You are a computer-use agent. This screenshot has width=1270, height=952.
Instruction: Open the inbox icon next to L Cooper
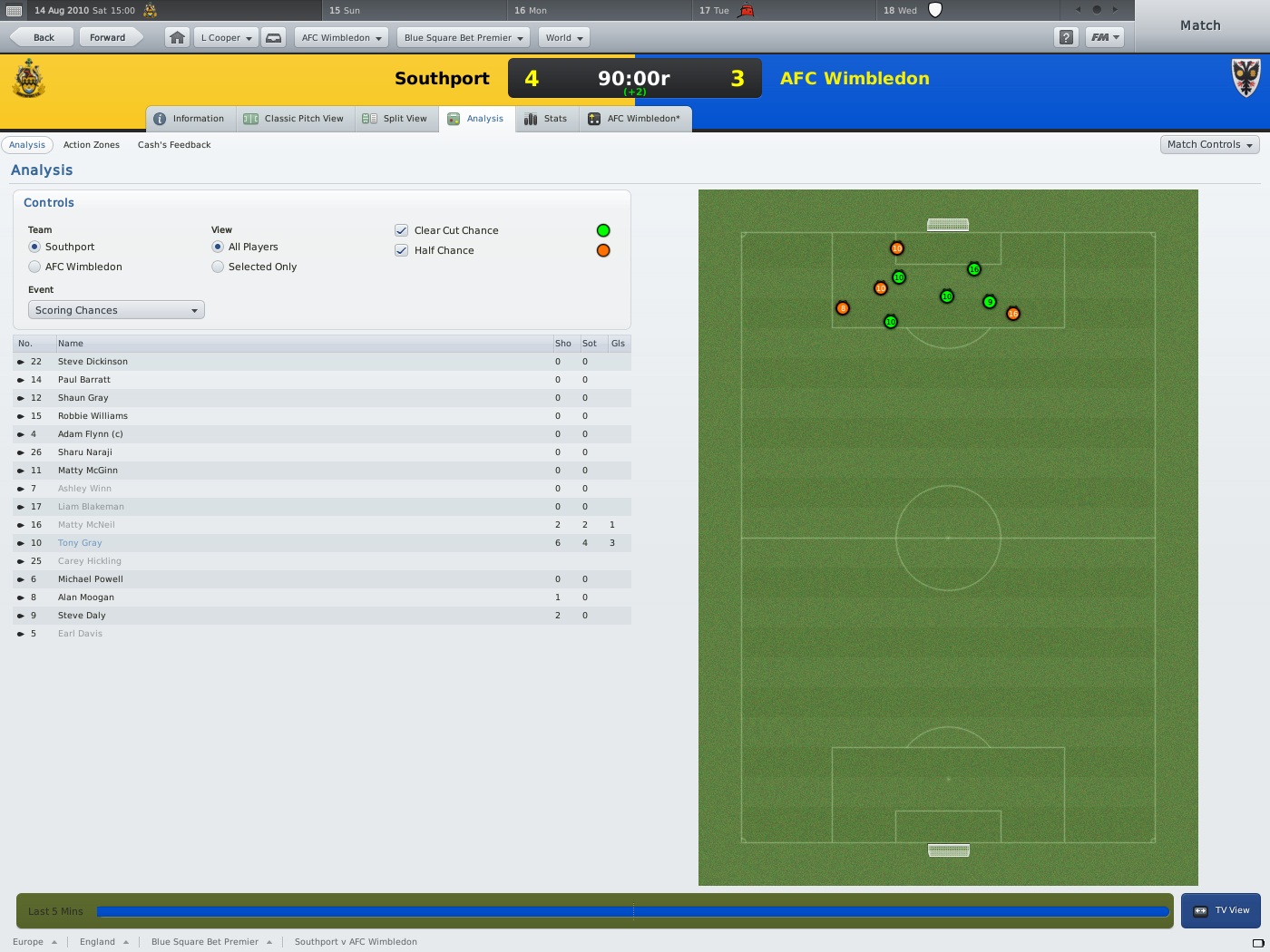click(273, 37)
